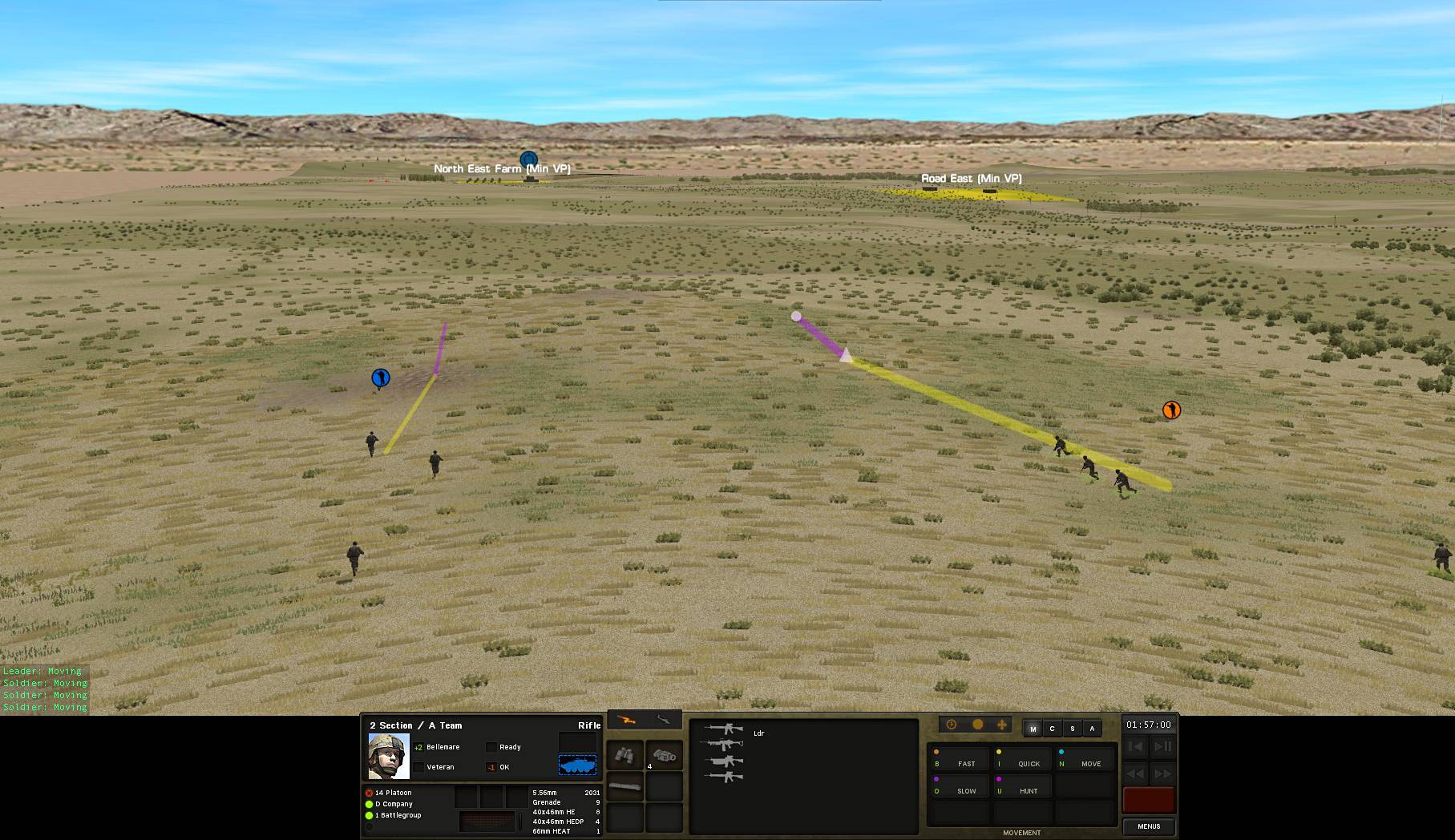Image resolution: width=1455 pixels, height=840 pixels.
Task: Select the binoculars equipment icon
Action: pos(626,756)
